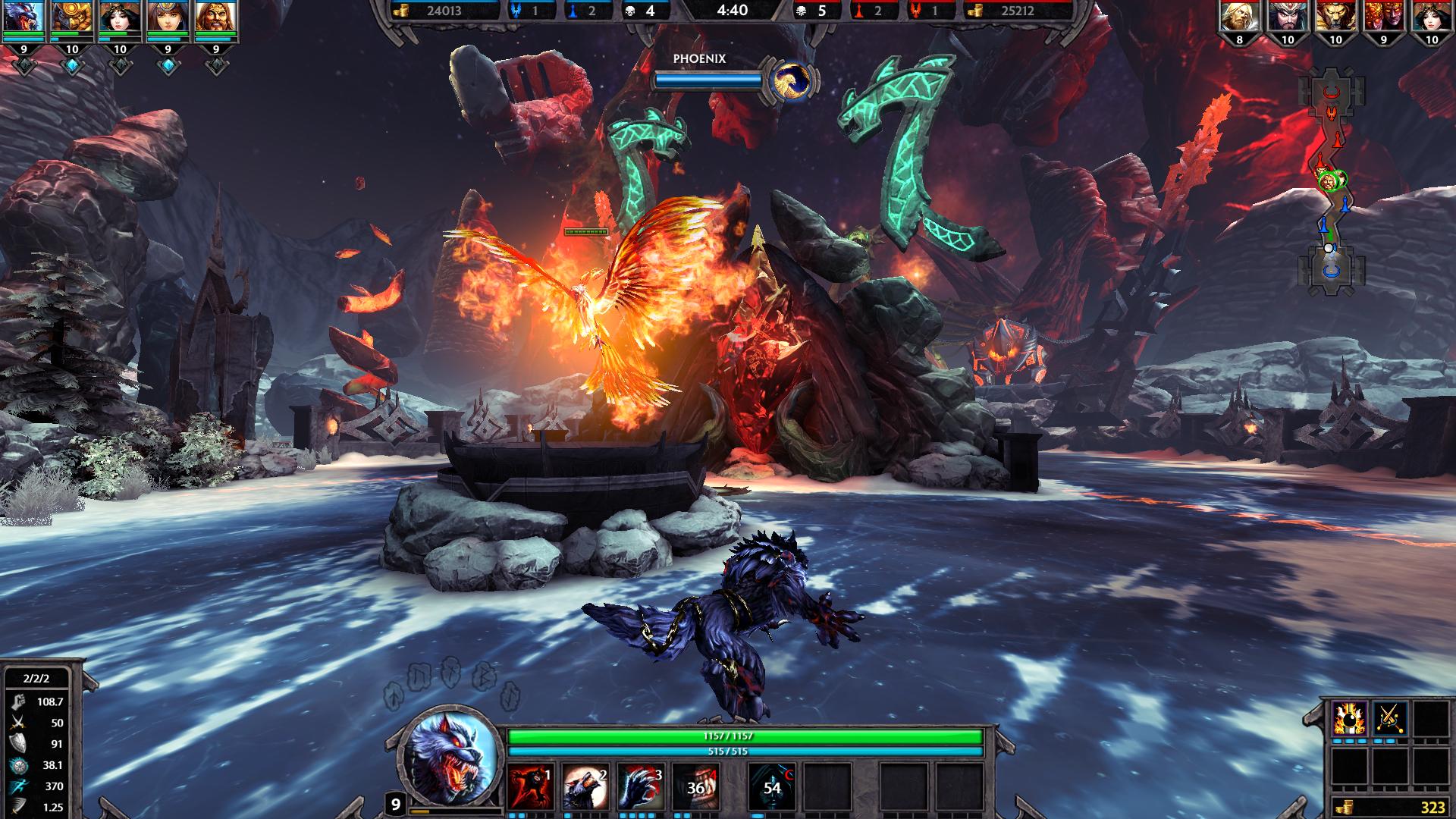This screenshot has height=819, width=1456.
Task: Cast the Brutalize claw ability
Action: click(x=640, y=787)
